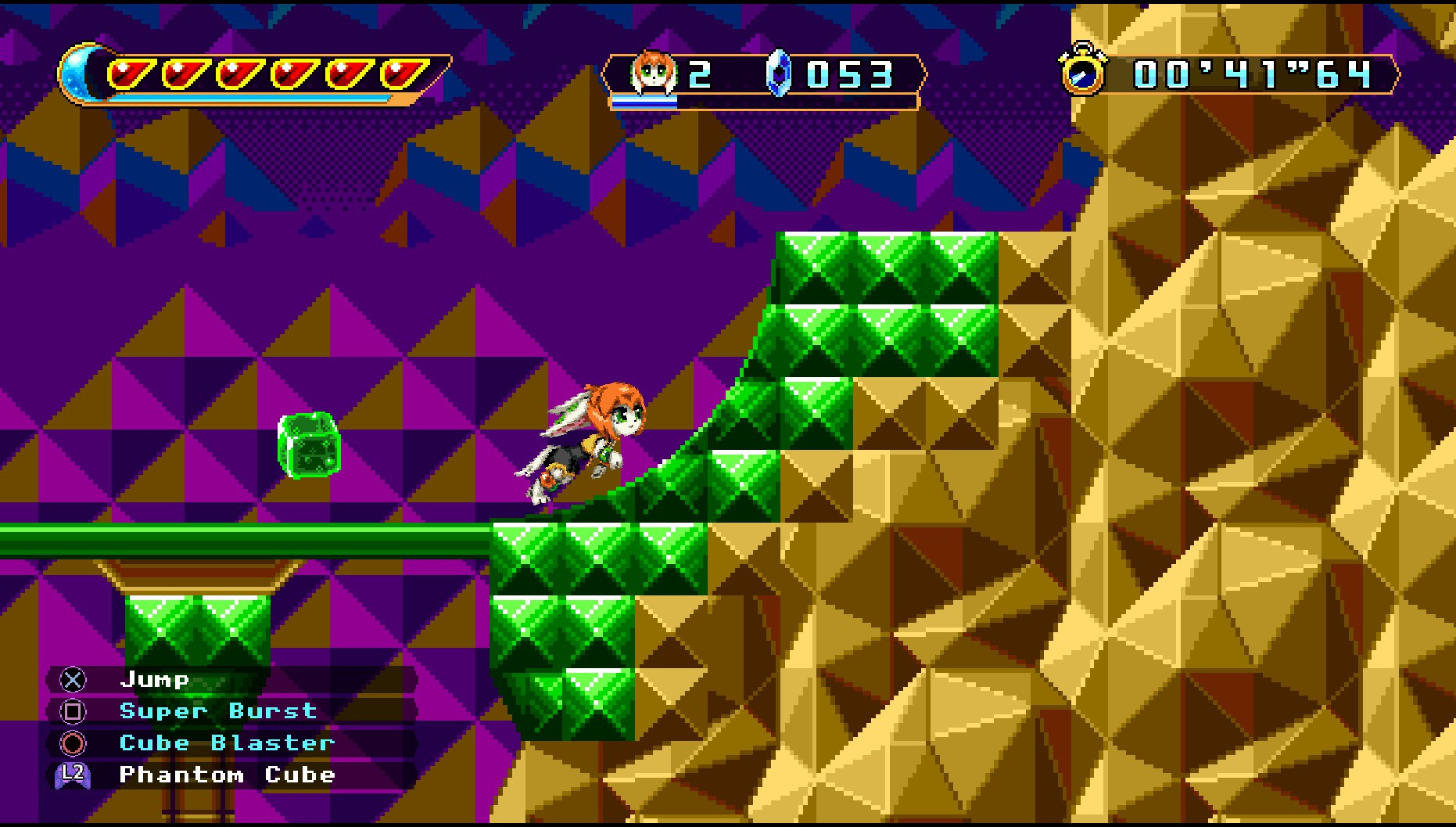Click the Super Burst action label
The height and width of the screenshot is (827, 1456).
[x=217, y=711]
